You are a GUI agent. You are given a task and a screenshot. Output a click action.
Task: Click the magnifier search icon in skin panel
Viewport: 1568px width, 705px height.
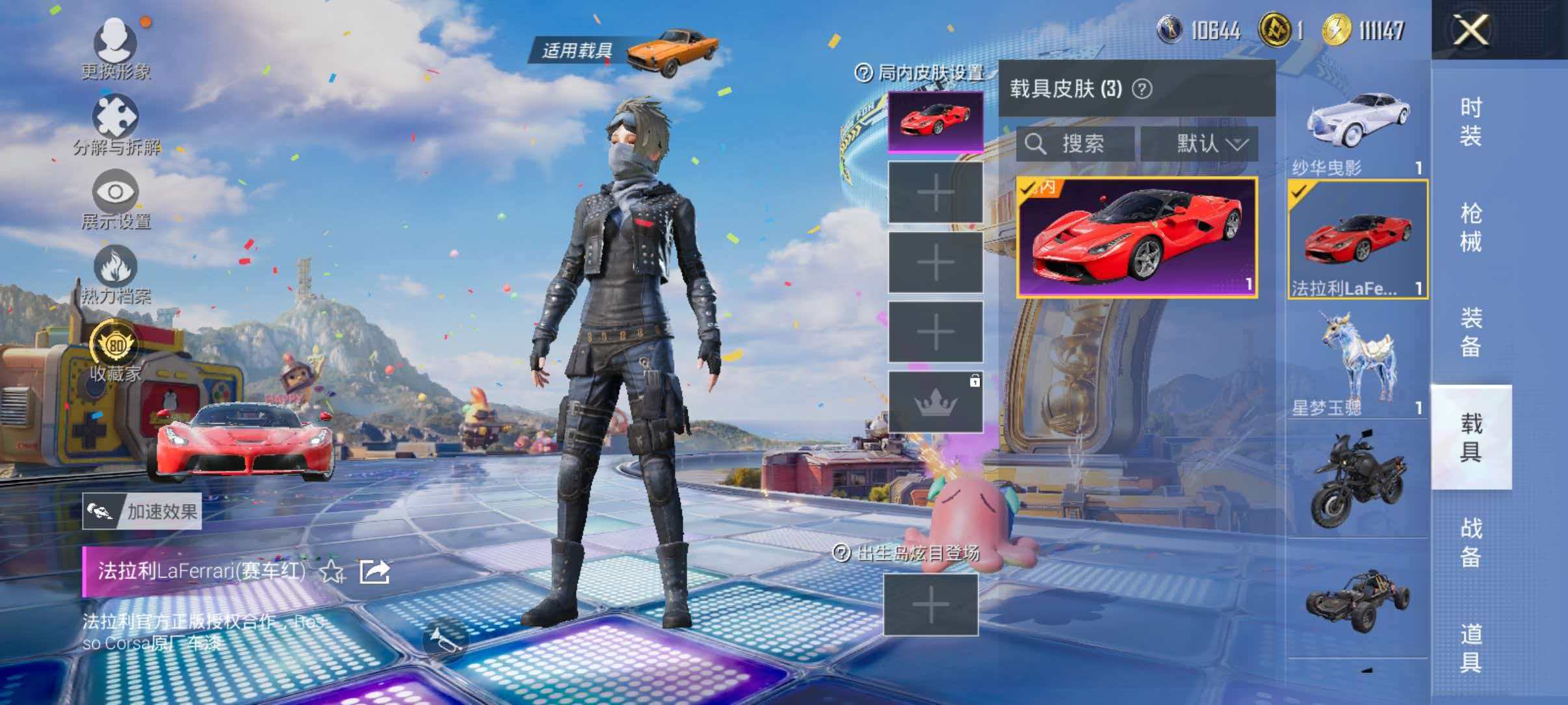click(1038, 144)
